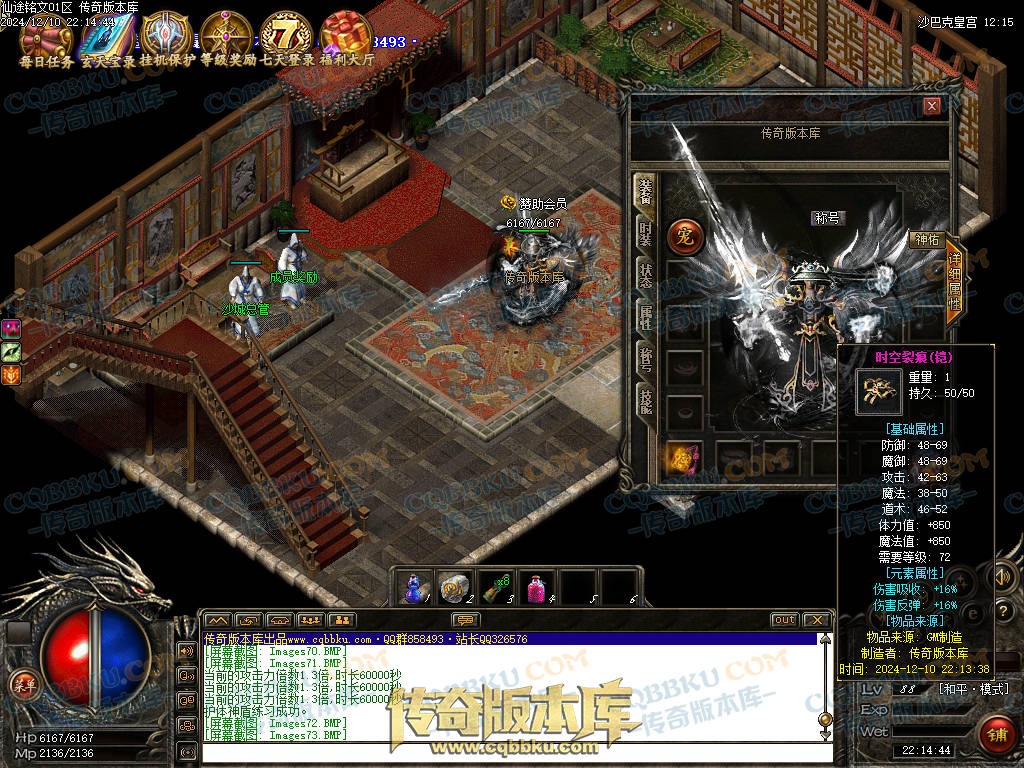The height and width of the screenshot is (768, 1024).
Task: Close the character equipment panel
Action: 932,106
